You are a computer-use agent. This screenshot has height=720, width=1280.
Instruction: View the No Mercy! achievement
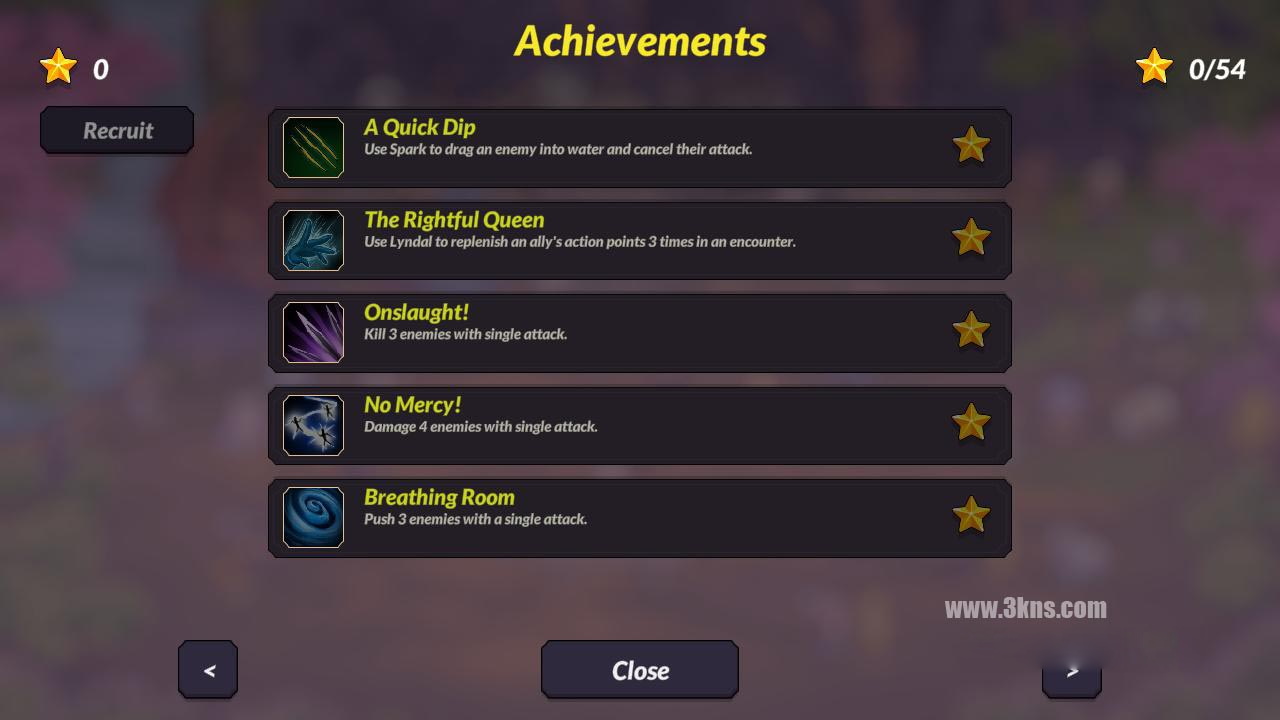click(x=640, y=425)
